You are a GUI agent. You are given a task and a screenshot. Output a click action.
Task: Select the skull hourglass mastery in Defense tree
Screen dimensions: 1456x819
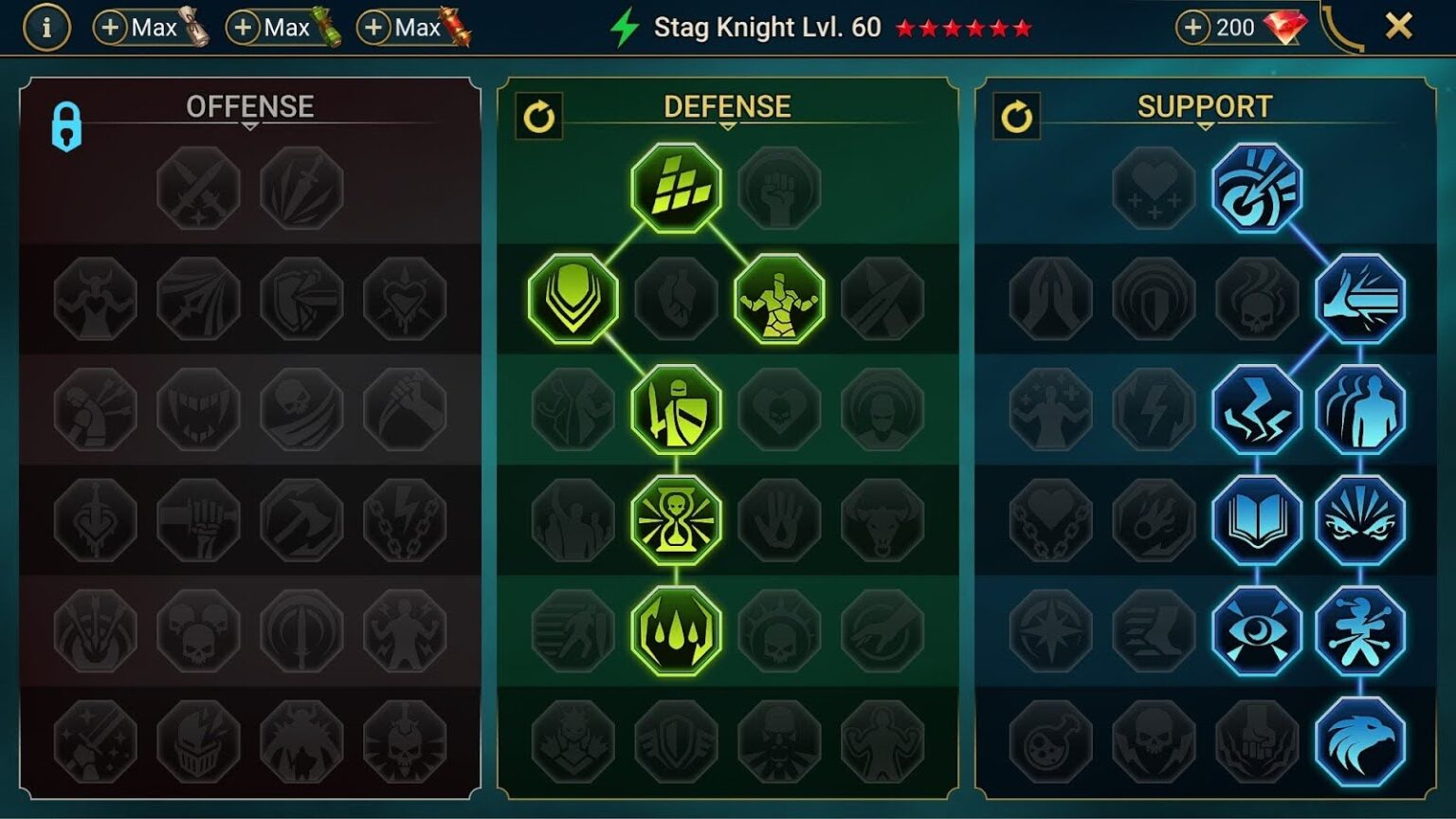(675, 519)
